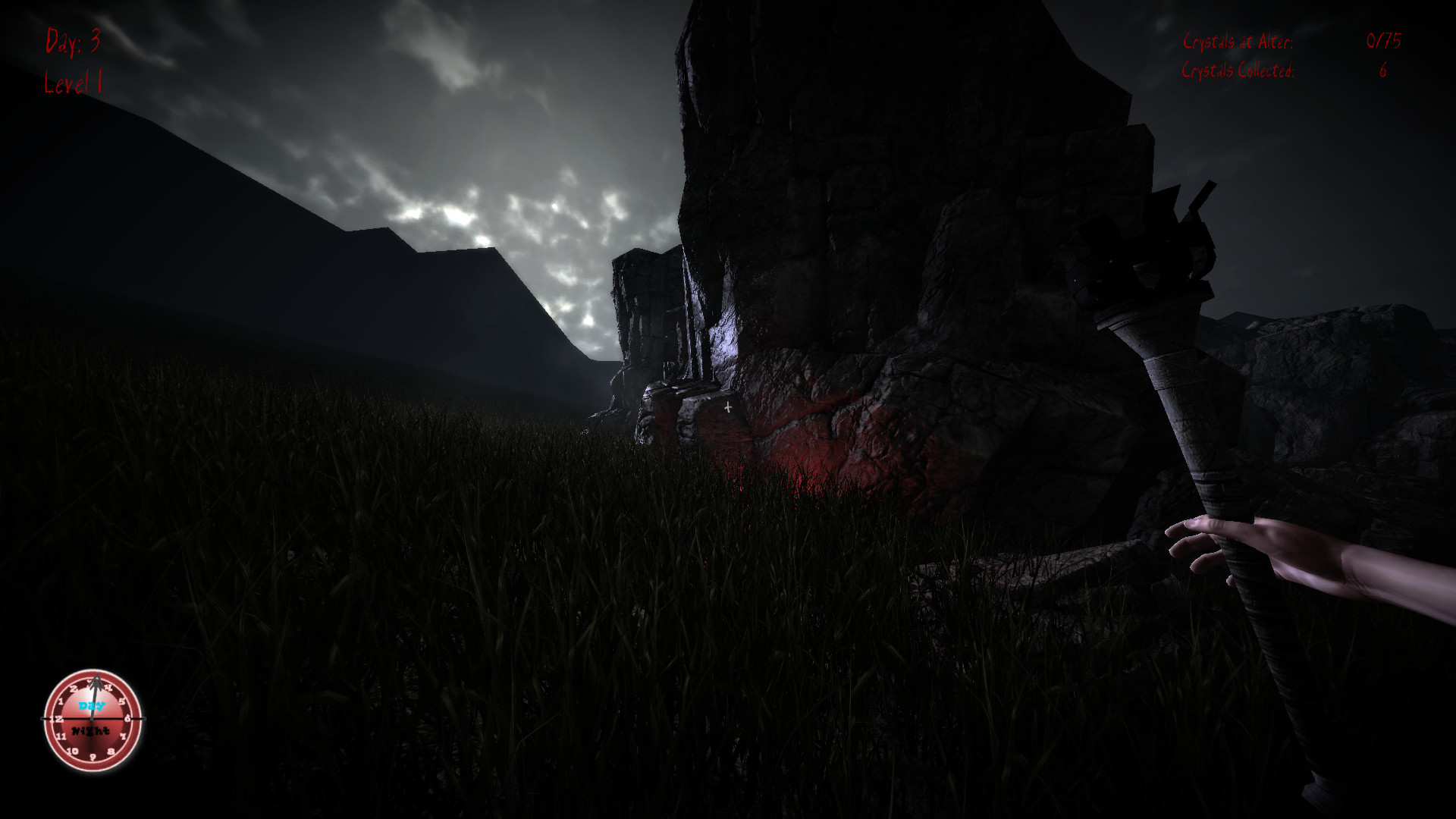Select the 'Night' label on the clock
1456x819 pixels.
coord(90,730)
